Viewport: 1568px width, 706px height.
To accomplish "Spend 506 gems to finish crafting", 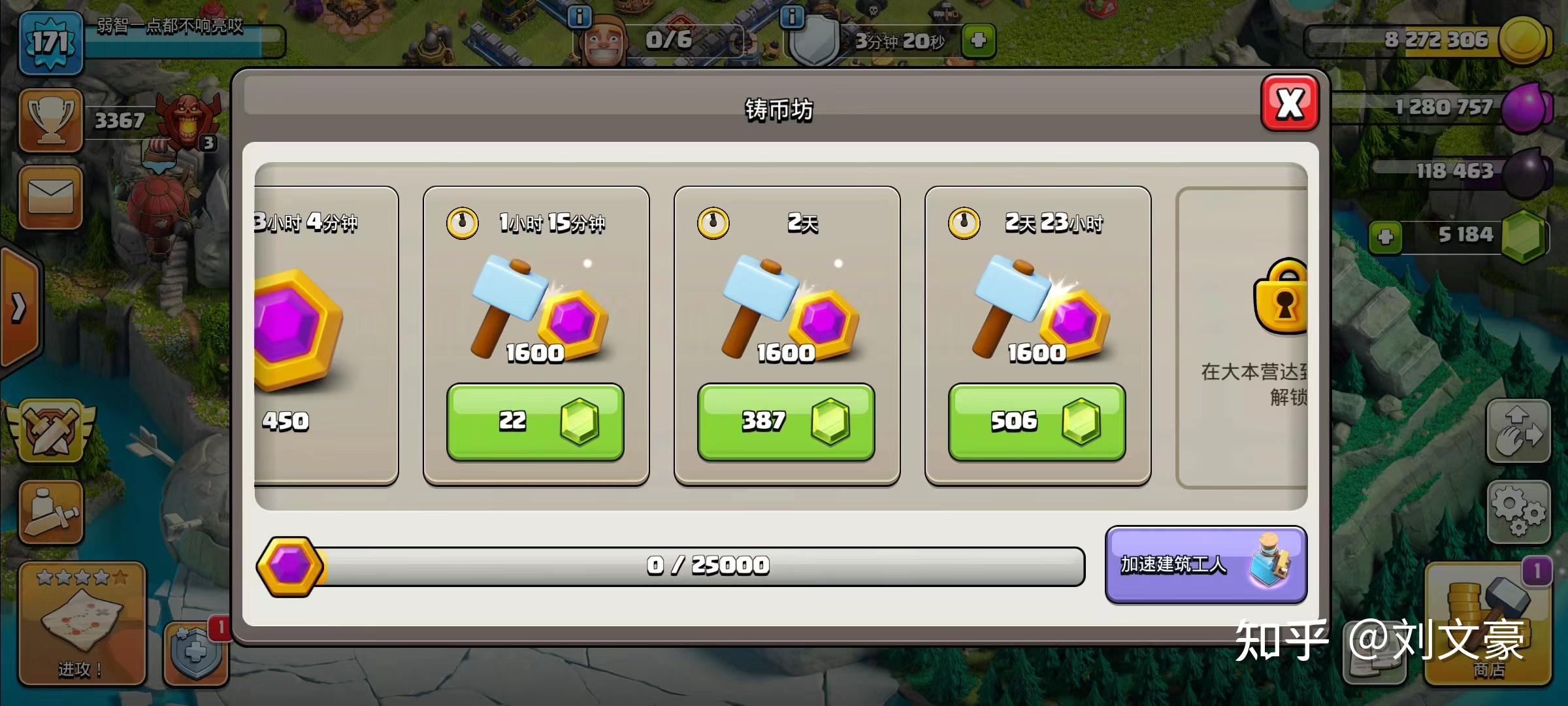I will click(1036, 422).
